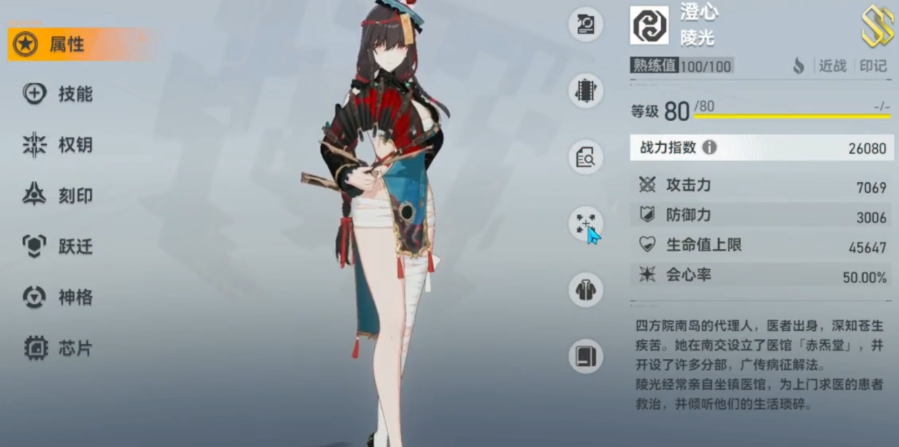Screen dimensions: 899x447
Task: Open the book archive icon
Action: click(586, 356)
